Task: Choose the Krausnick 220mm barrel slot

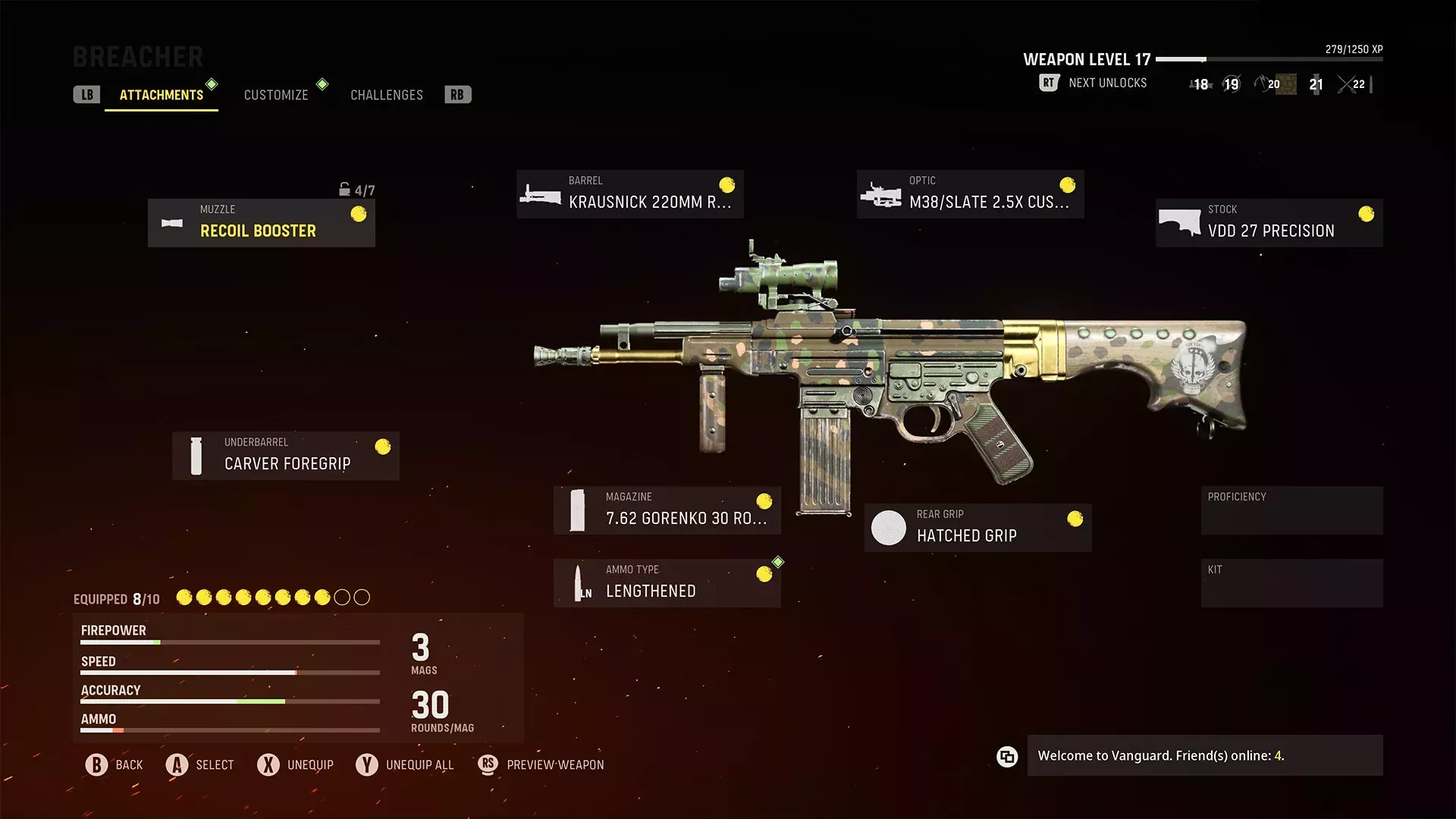Action: tap(629, 194)
